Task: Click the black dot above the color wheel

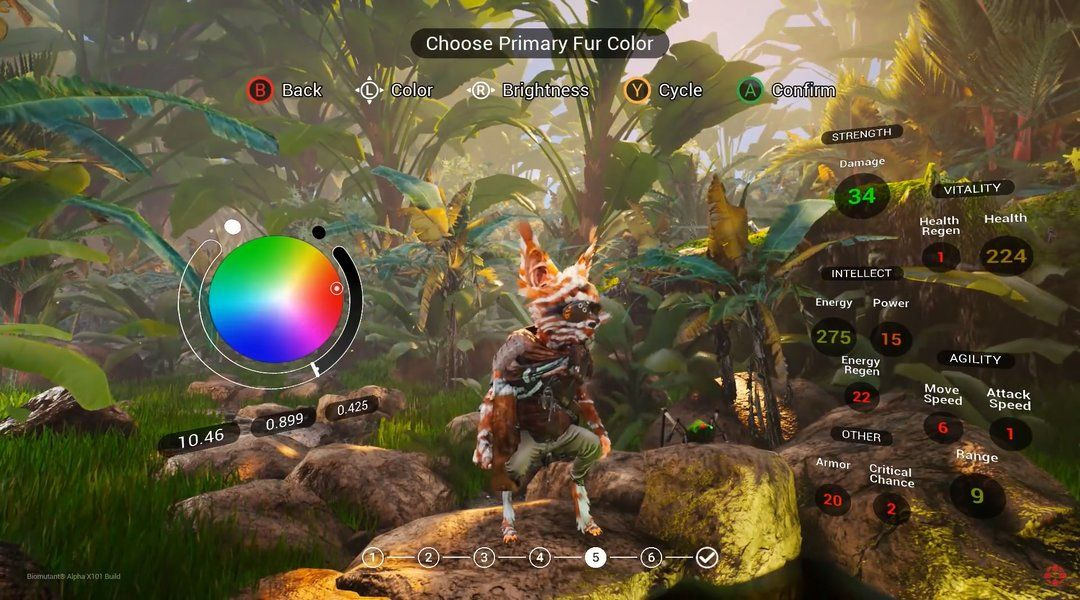Action: coord(318,232)
